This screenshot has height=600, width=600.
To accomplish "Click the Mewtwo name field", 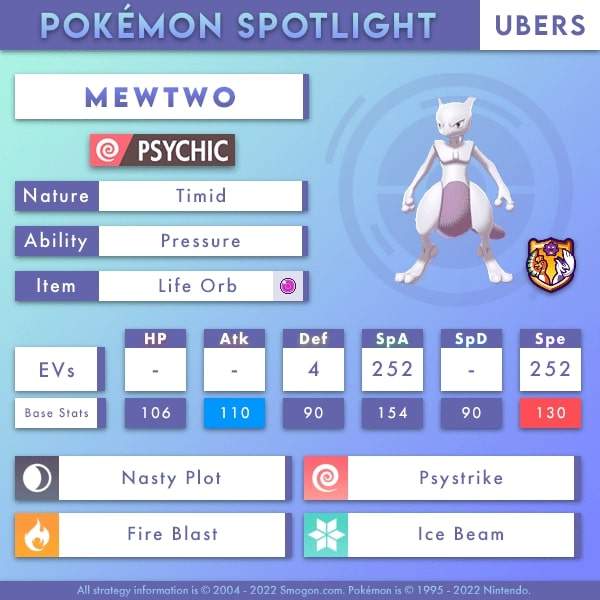I will point(160,97).
